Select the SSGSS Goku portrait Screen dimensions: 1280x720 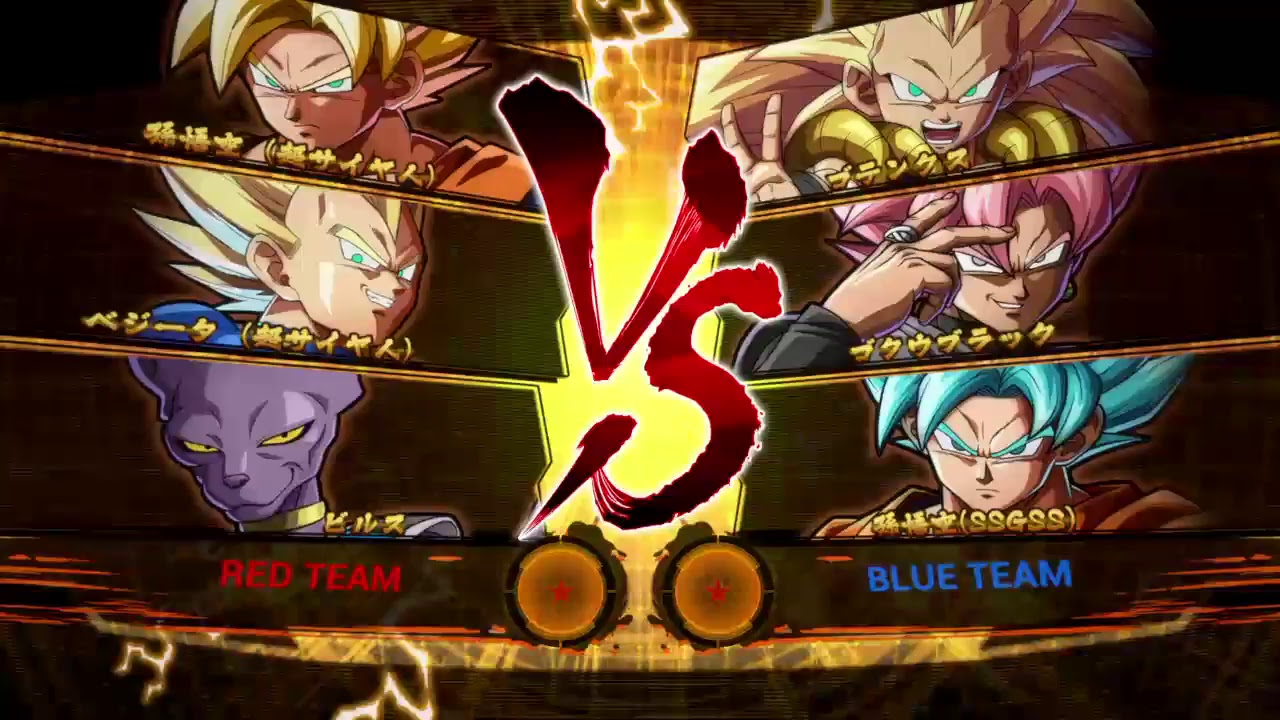click(x=990, y=450)
